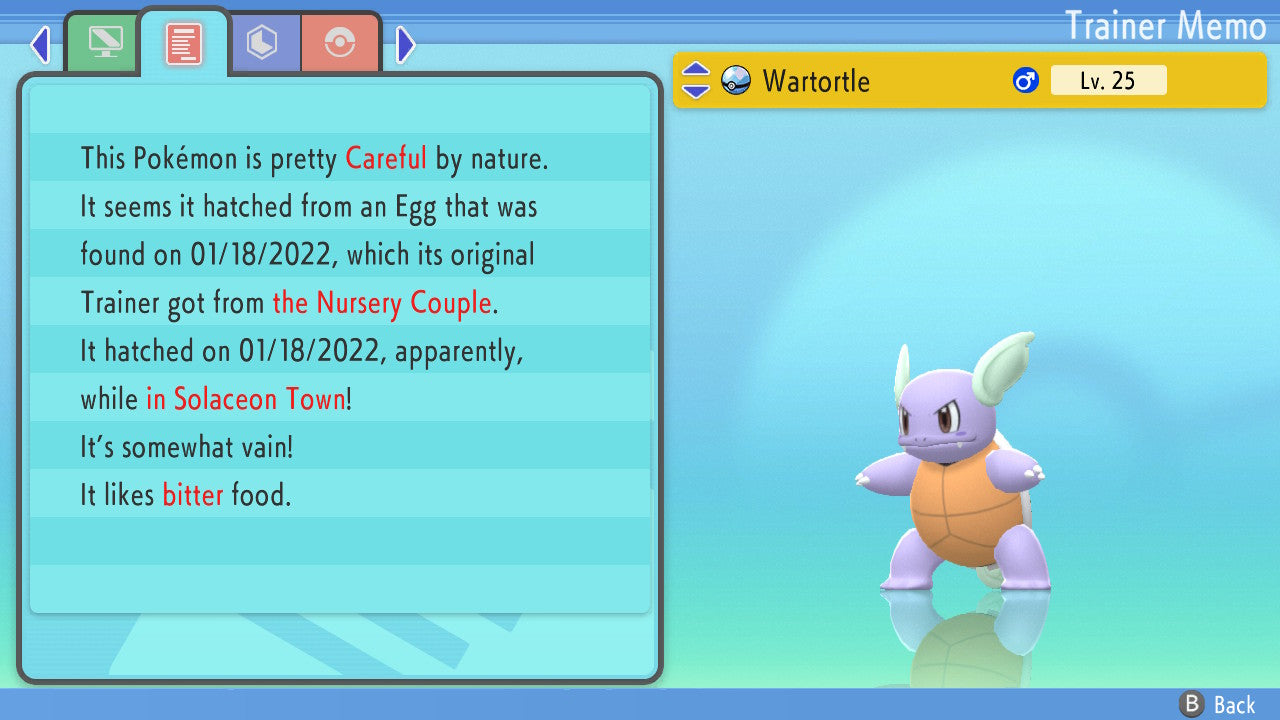Open the green monitor icon tab
Viewport: 1280px width, 720px height.
[102, 42]
